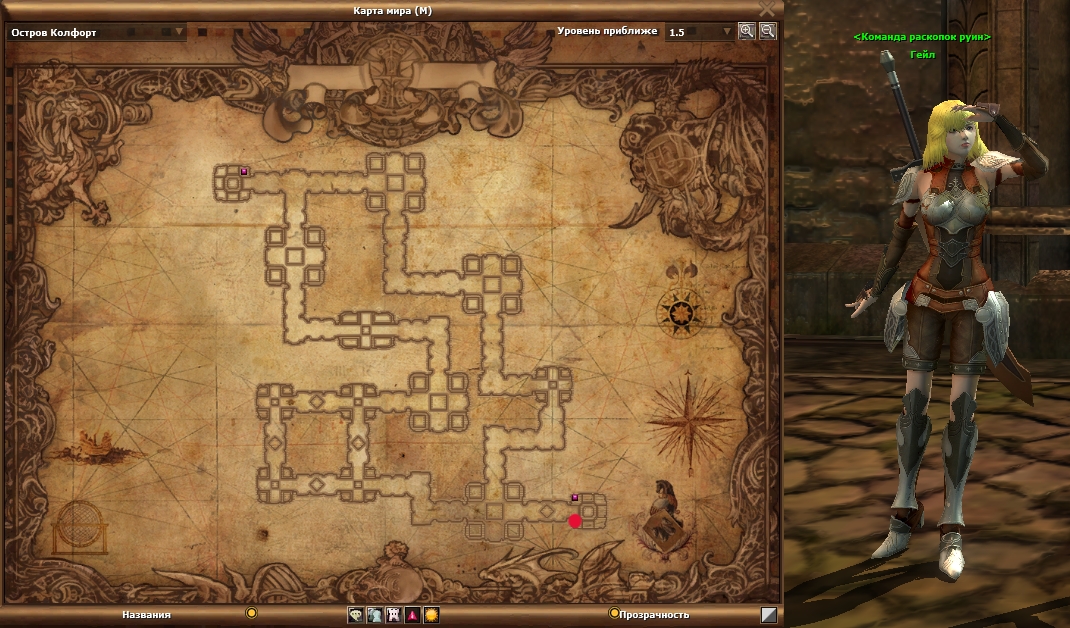Click the gray square button in map corner
Viewport: 1070px width, 628px height.
(768, 615)
